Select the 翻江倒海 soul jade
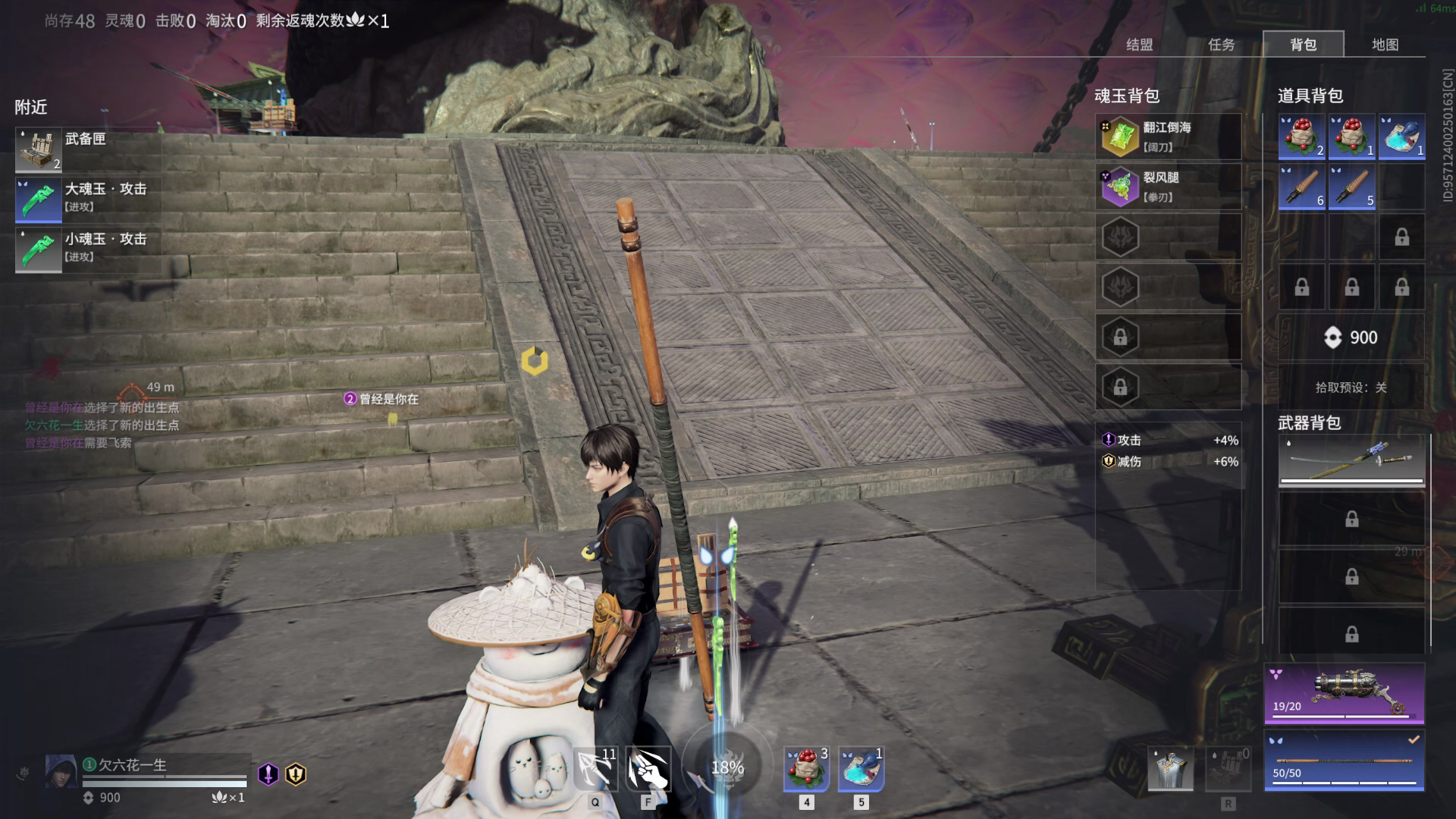The image size is (1456, 819). coord(1168,136)
